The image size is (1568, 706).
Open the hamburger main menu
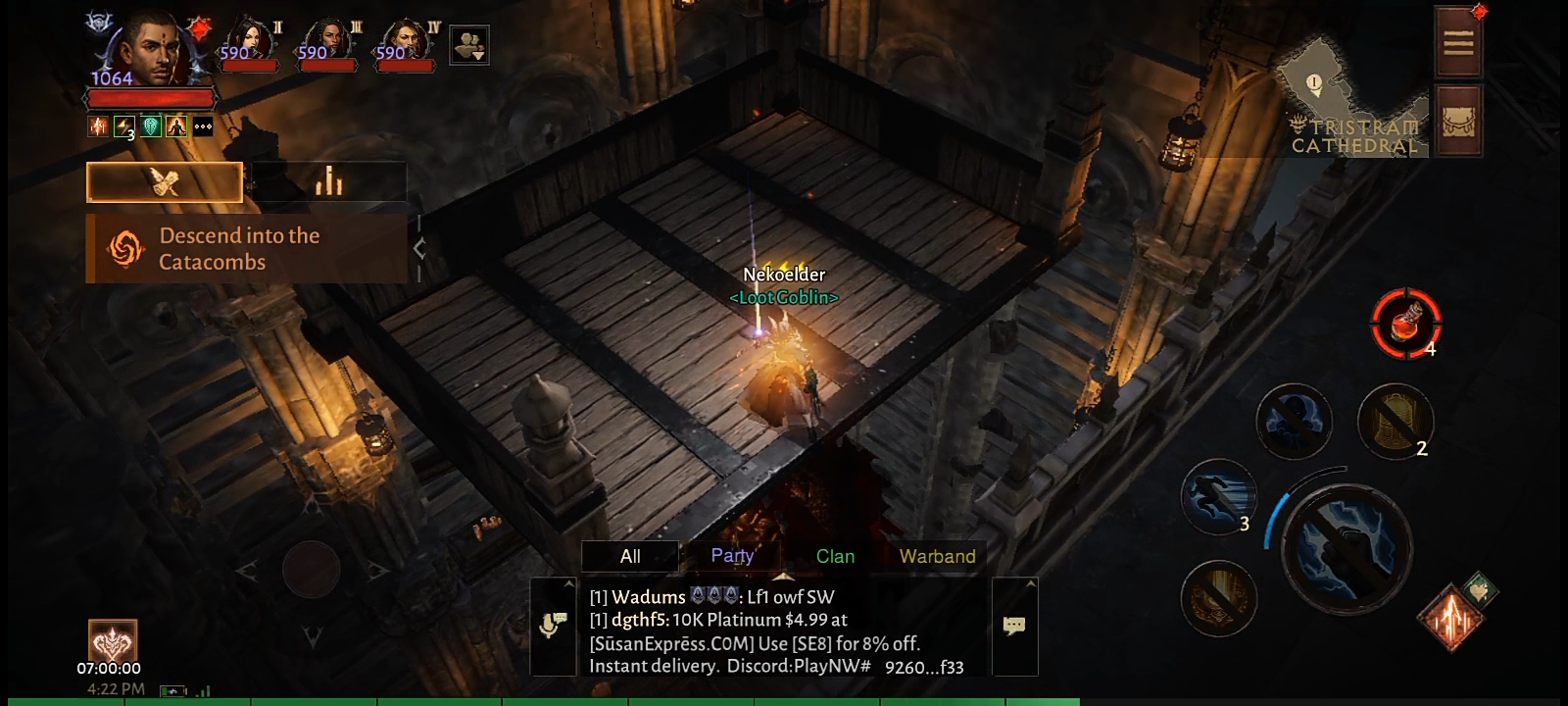[x=1457, y=42]
